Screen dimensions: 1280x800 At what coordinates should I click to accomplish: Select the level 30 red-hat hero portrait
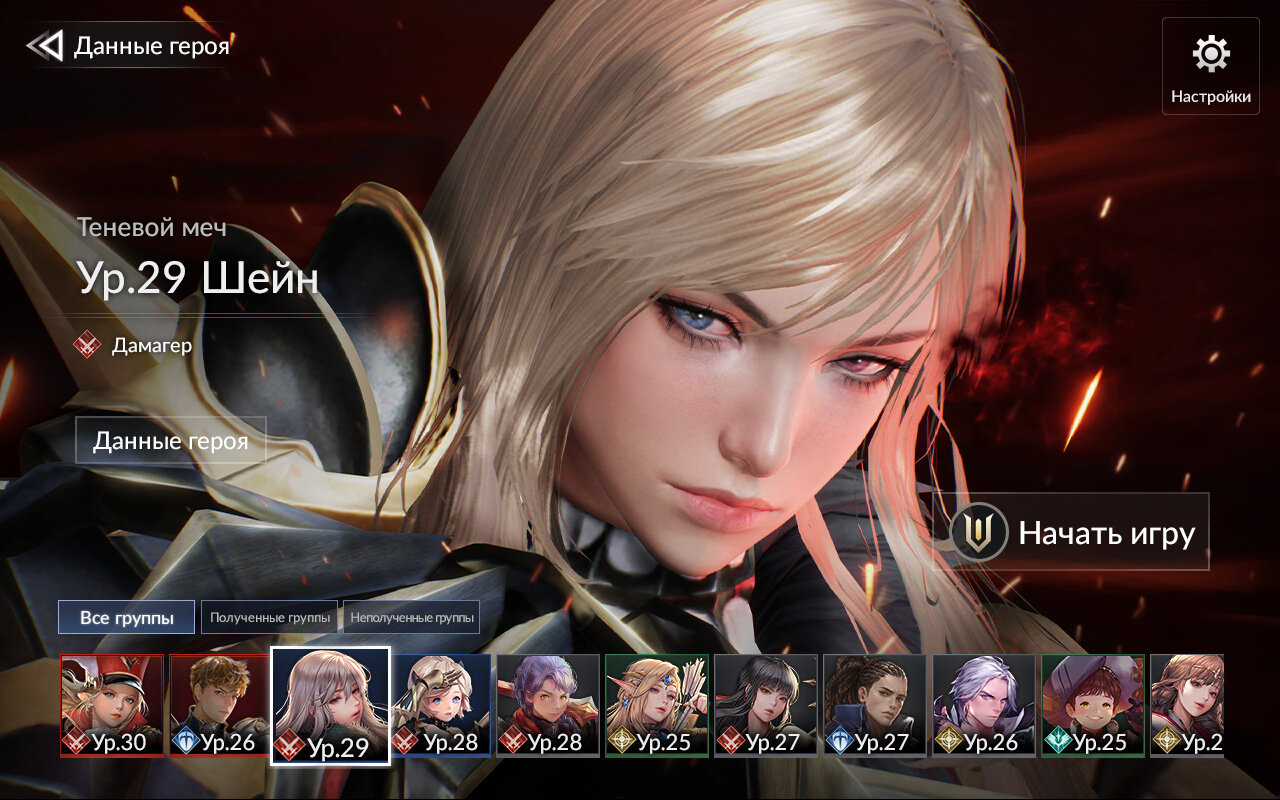point(112,705)
